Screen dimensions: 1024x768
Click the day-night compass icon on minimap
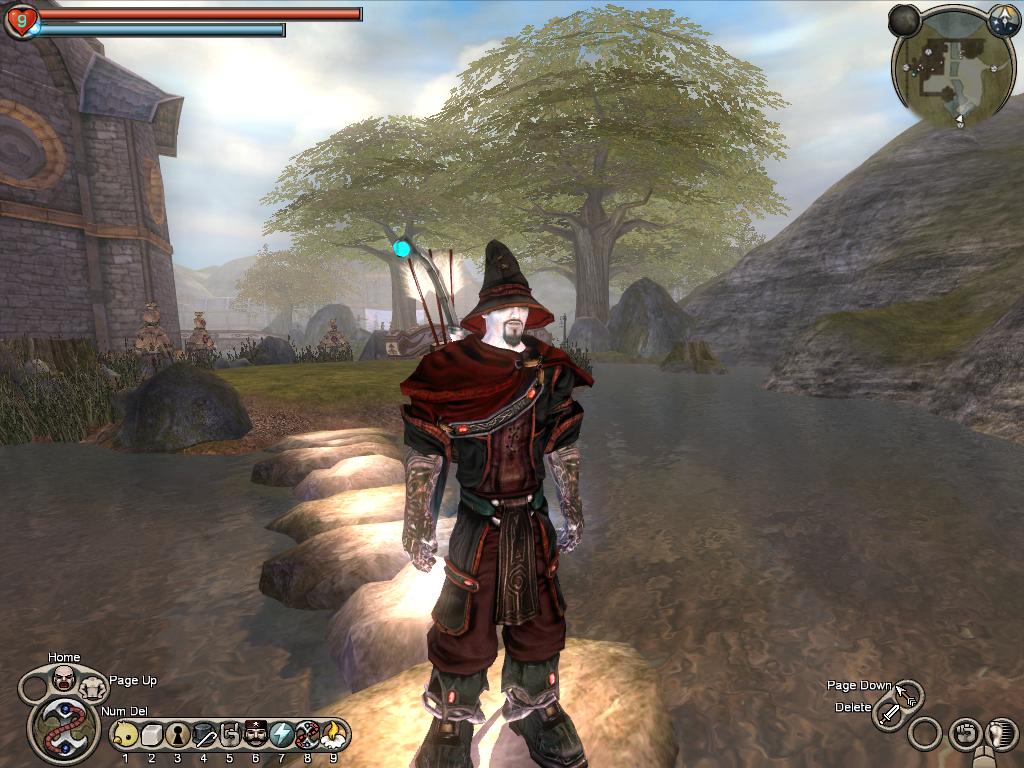[x=1004, y=20]
